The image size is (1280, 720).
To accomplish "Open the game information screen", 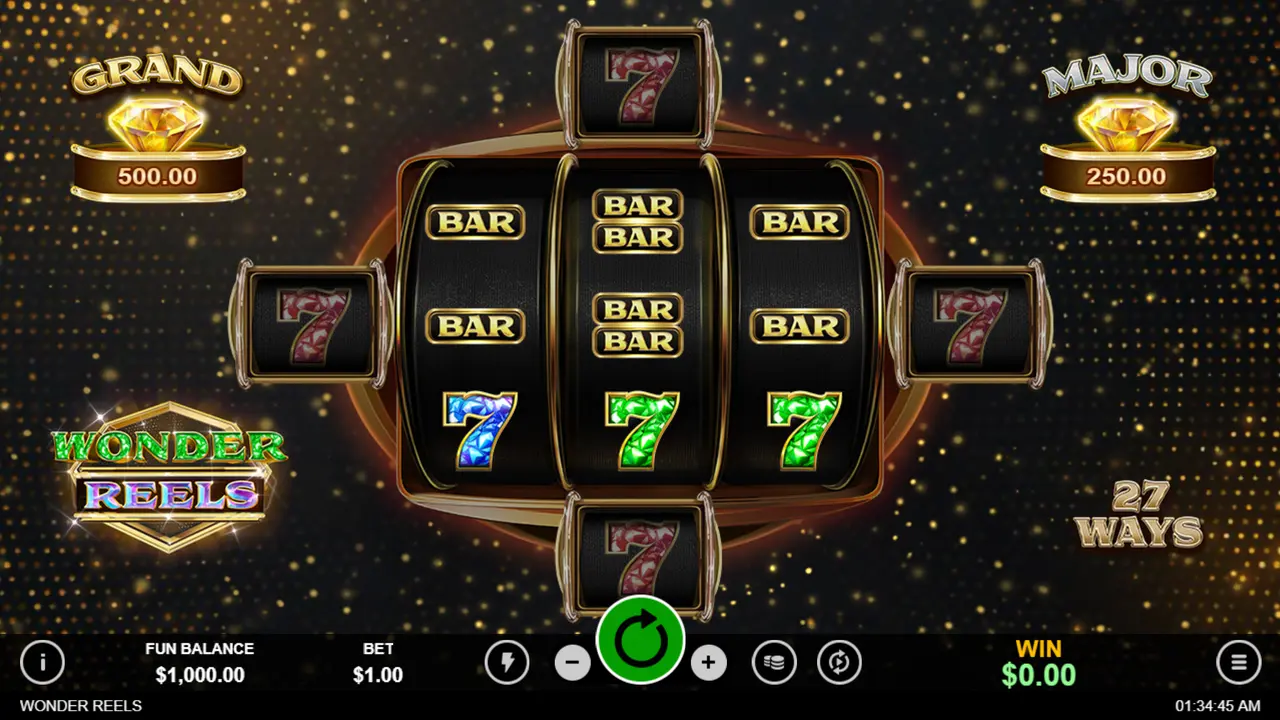I will 43,663.
